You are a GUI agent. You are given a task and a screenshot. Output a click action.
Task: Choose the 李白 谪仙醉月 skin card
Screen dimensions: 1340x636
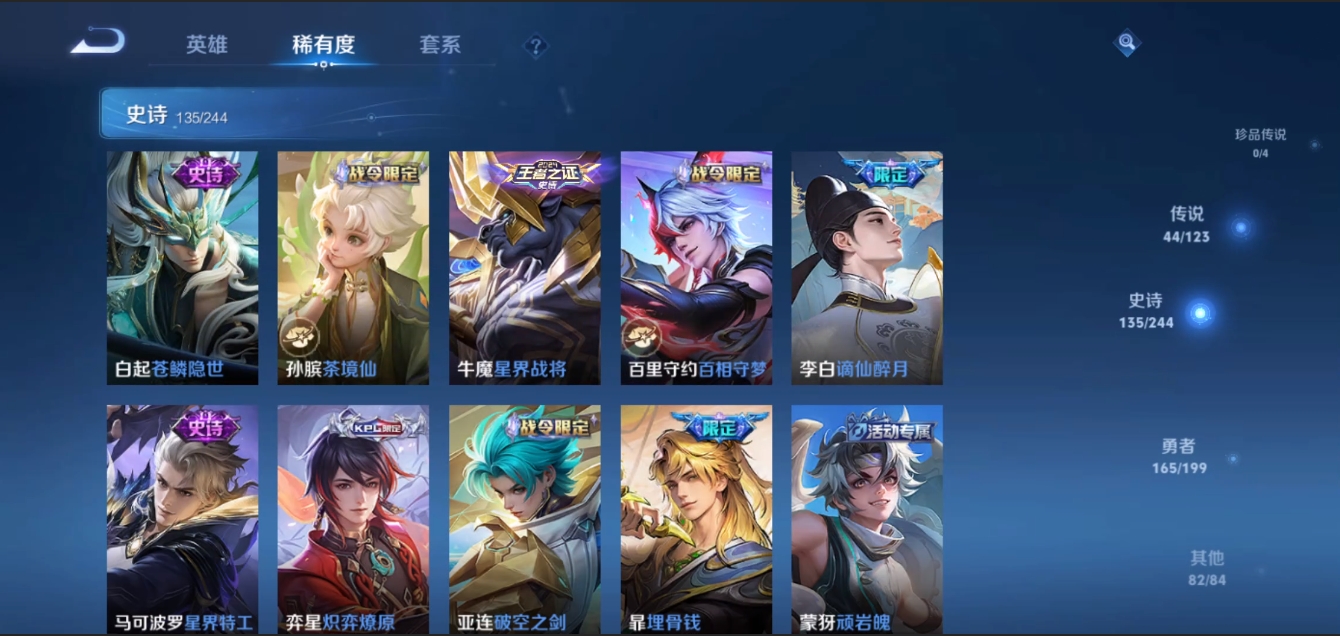[x=867, y=268]
